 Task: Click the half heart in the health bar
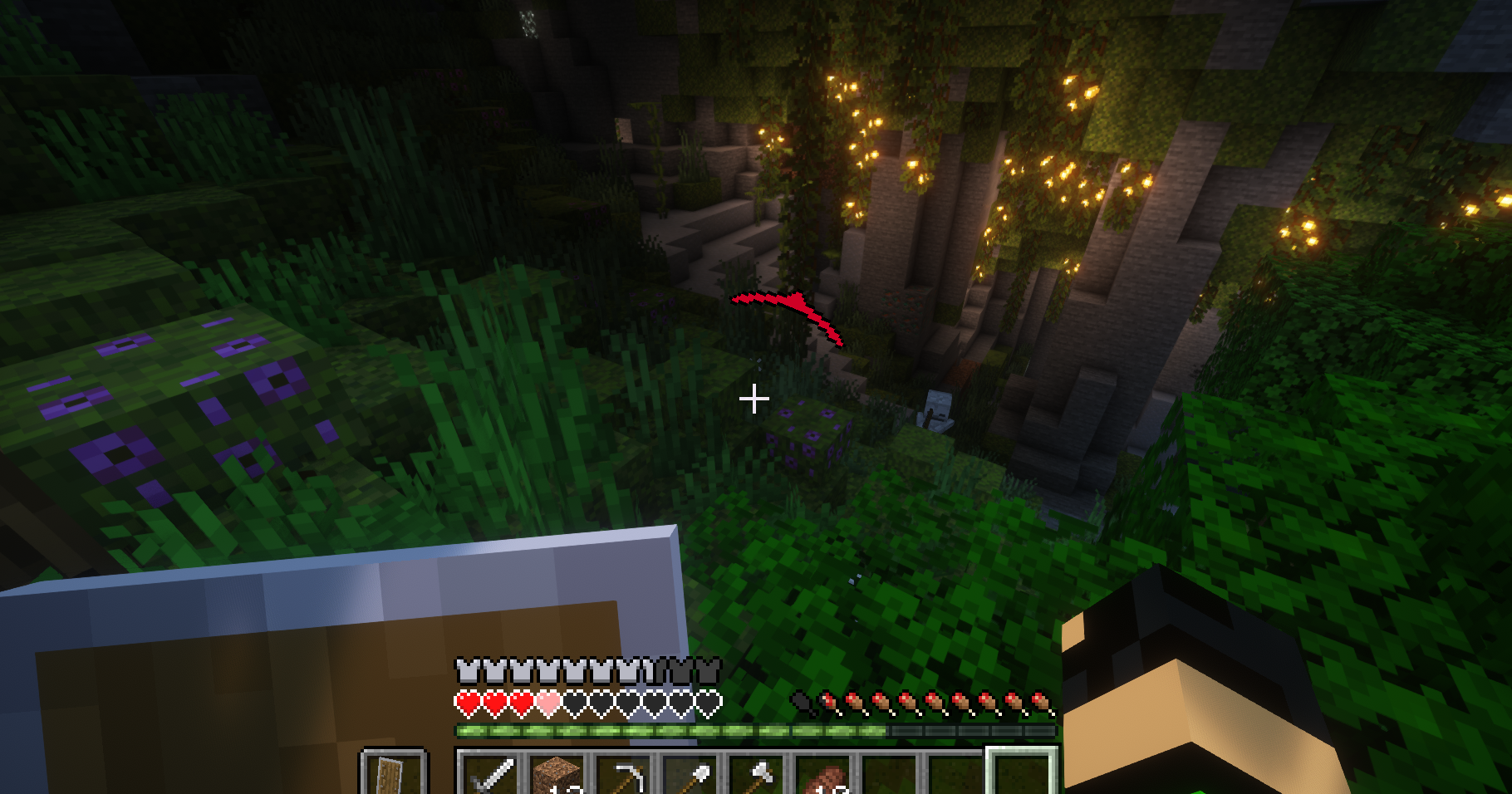[547, 703]
